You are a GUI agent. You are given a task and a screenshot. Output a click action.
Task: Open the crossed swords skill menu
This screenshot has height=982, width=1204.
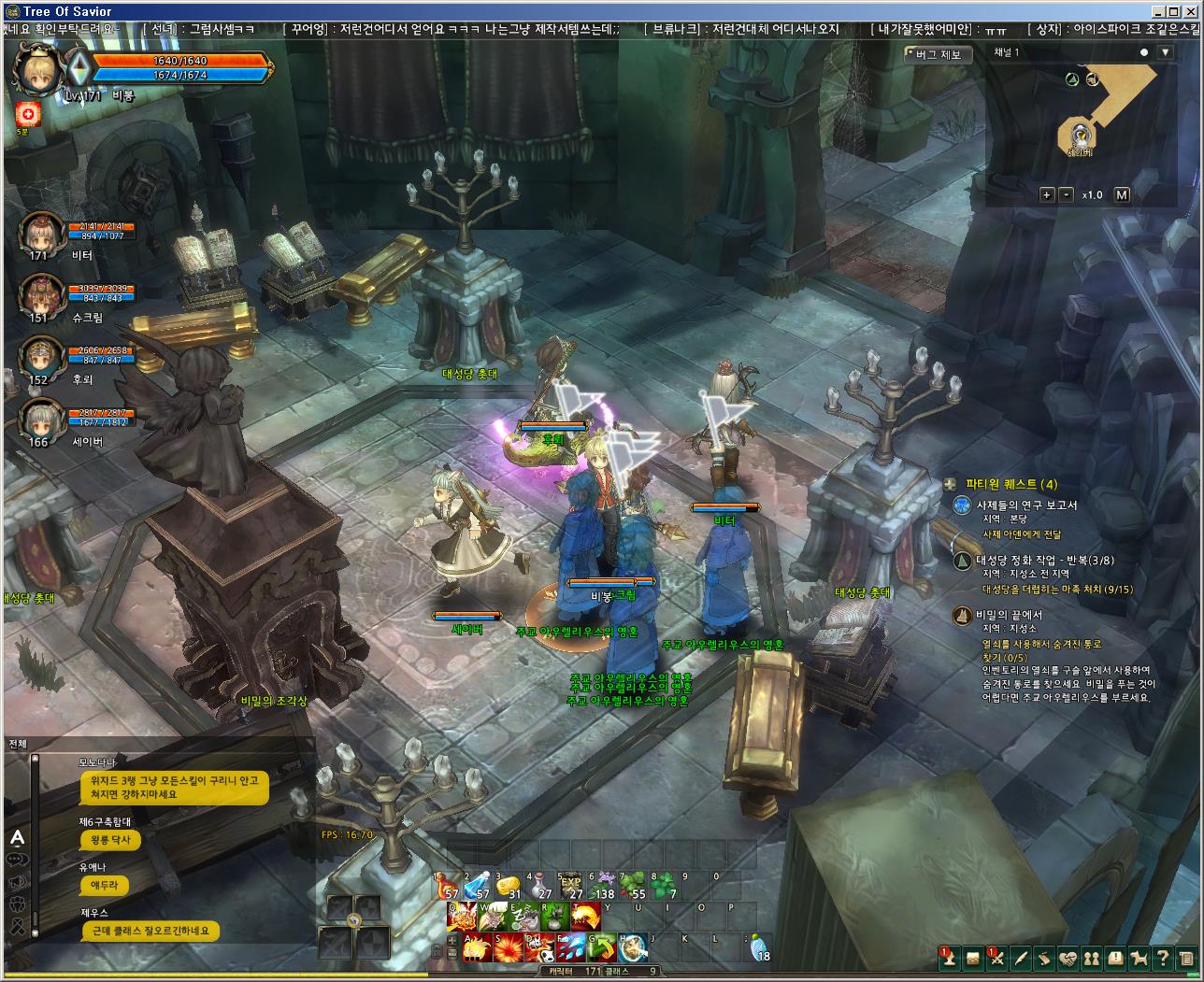pos(996,957)
